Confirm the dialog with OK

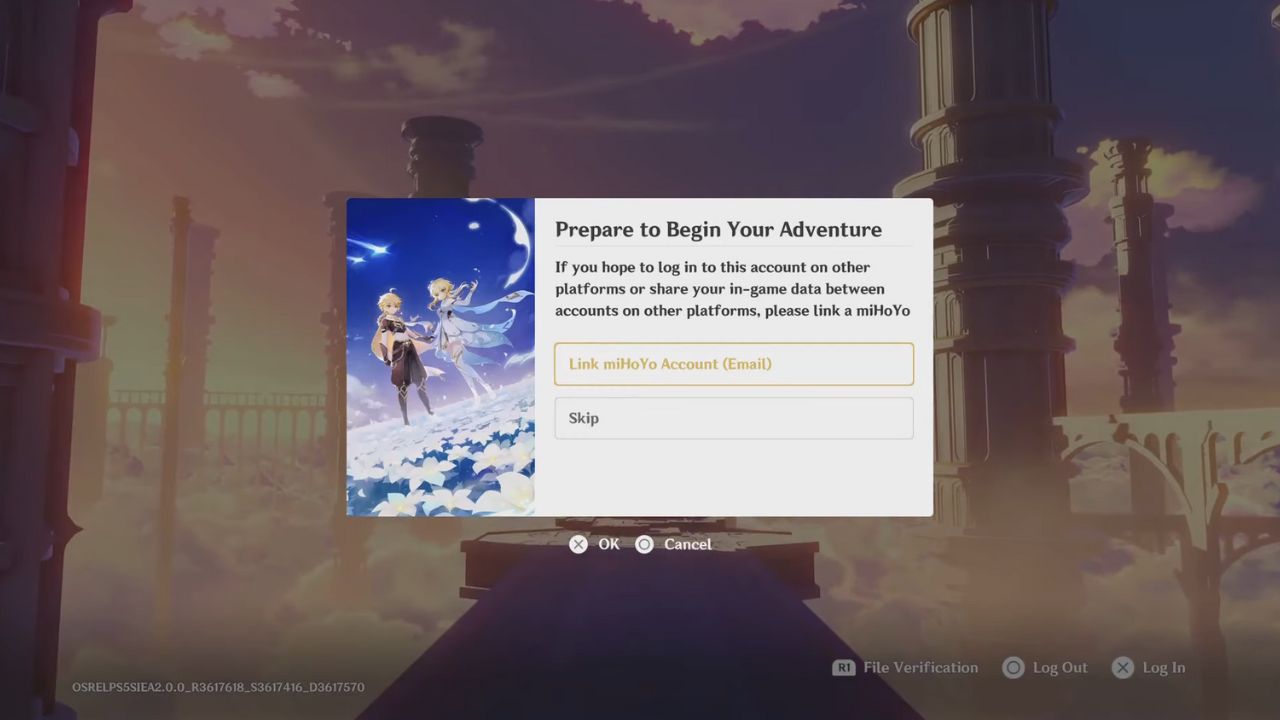[x=608, y=544]
